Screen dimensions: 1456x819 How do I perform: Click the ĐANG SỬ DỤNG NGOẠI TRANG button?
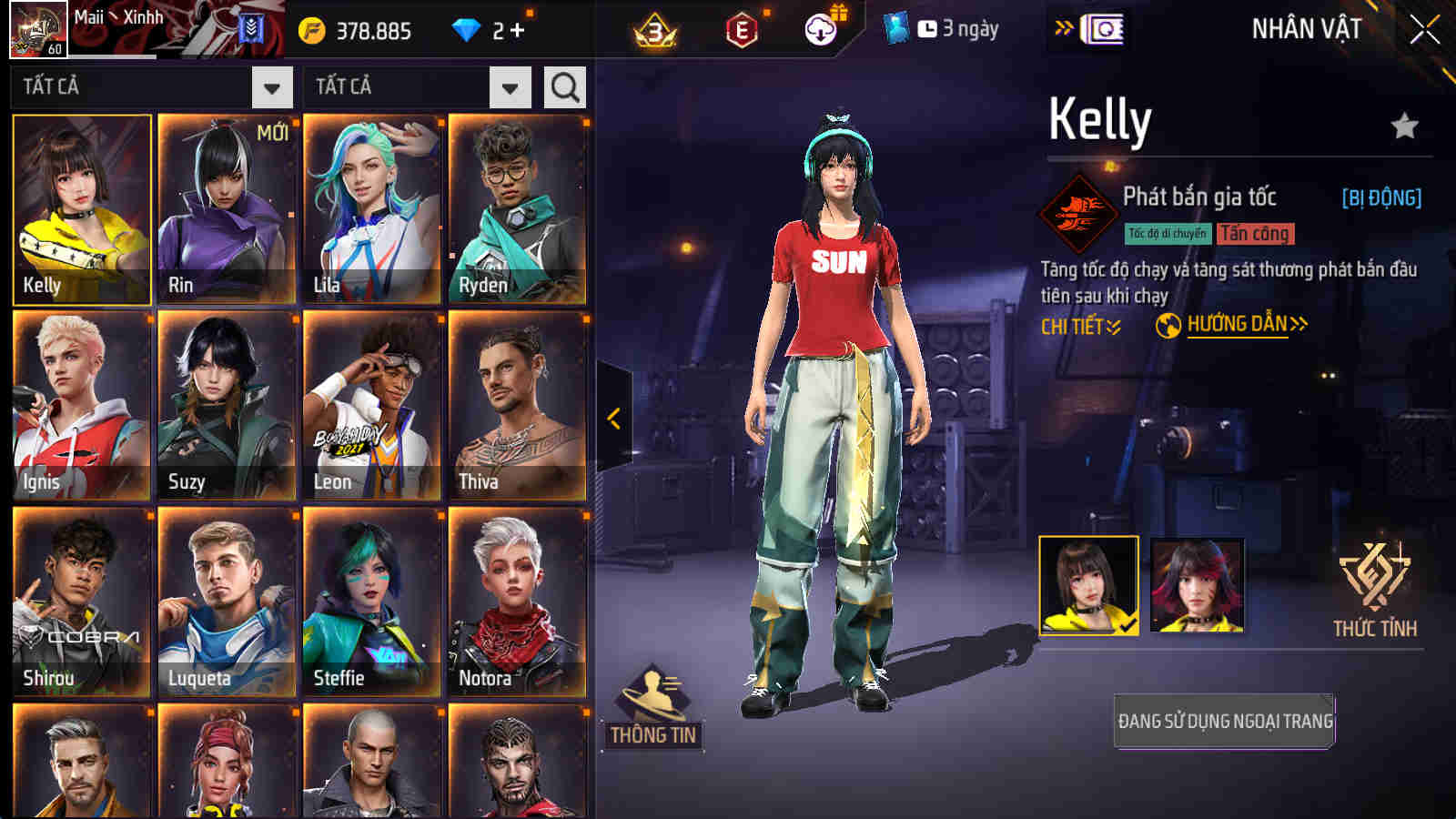(x=1224, y=721)
